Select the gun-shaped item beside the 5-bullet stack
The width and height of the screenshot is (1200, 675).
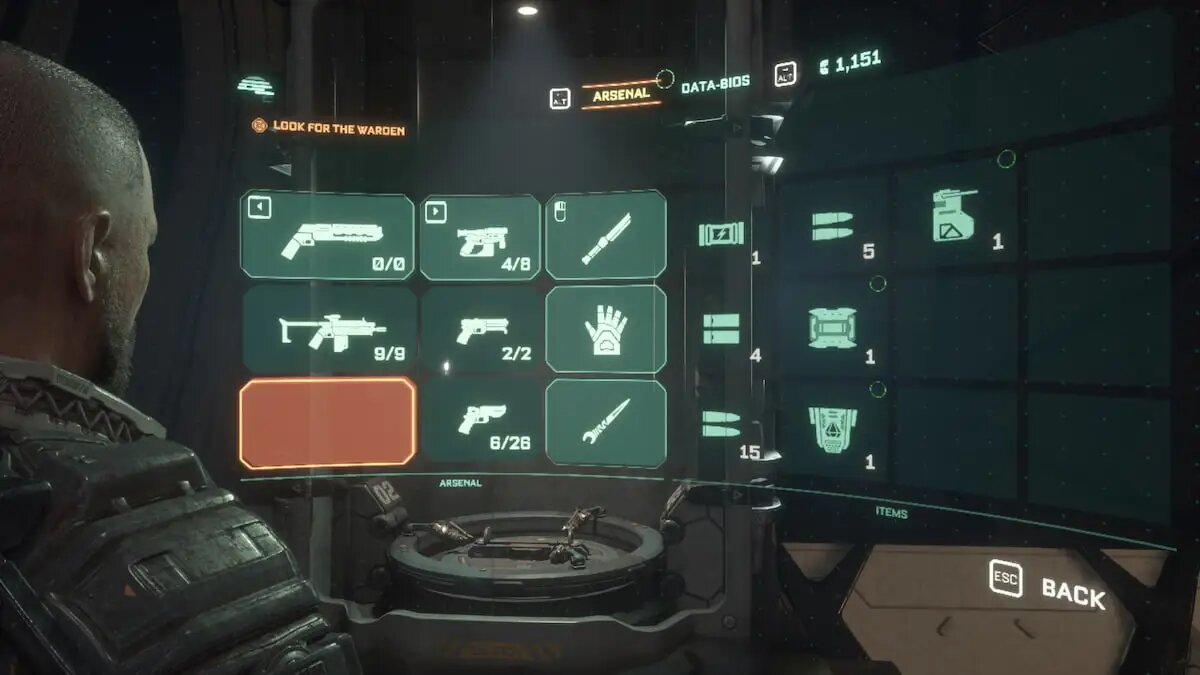955,217
